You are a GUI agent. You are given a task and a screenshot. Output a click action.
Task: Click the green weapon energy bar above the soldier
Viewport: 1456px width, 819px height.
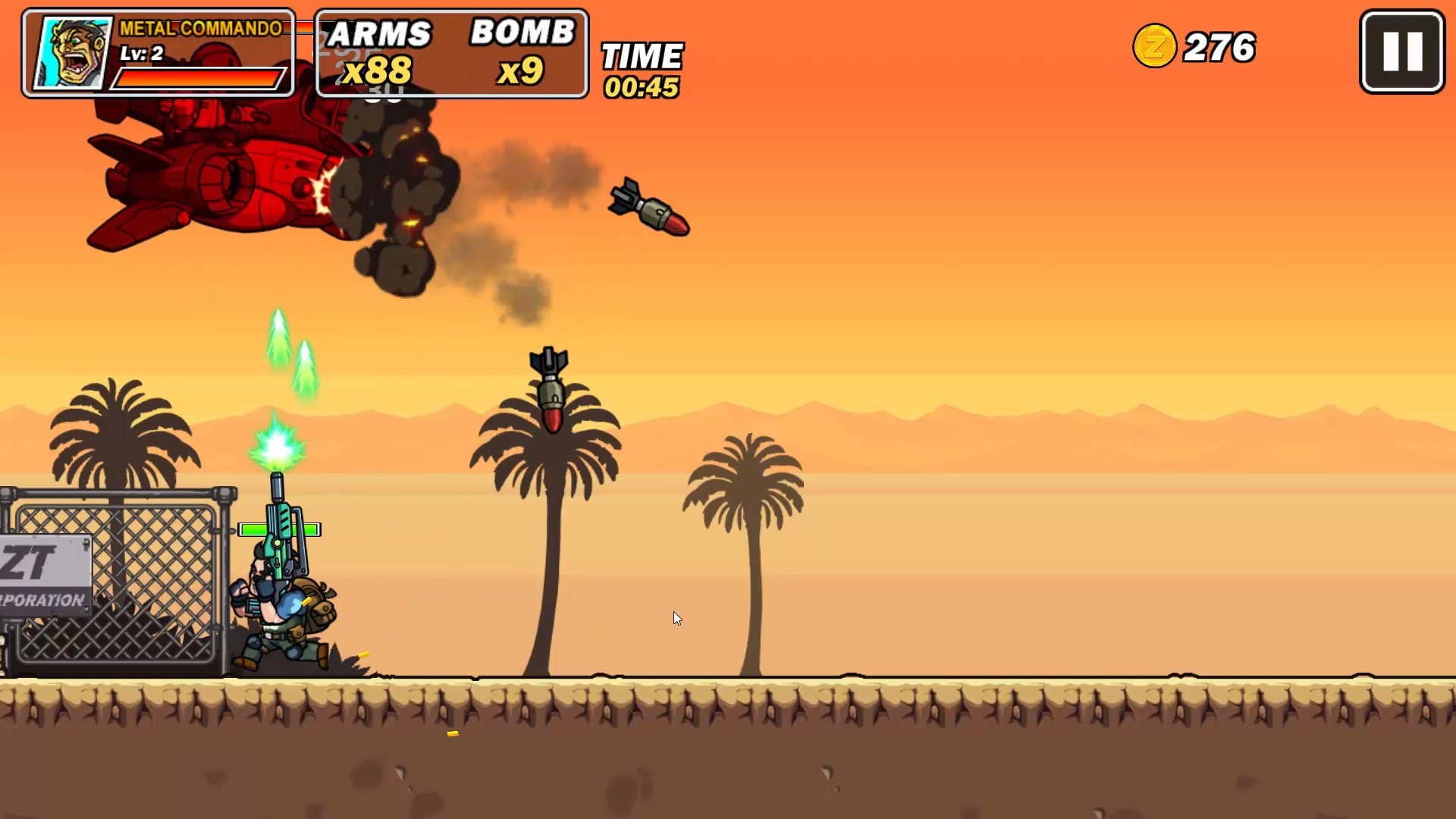click(x=278, y=529)
